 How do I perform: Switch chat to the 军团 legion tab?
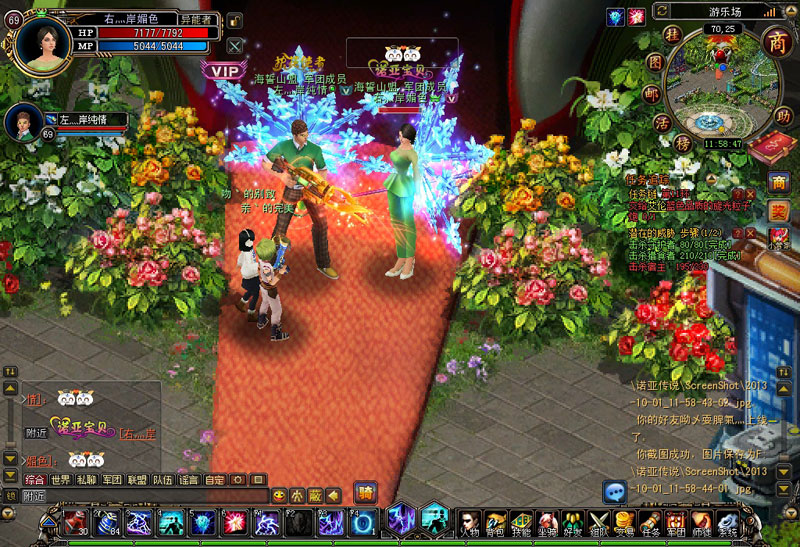112,480
